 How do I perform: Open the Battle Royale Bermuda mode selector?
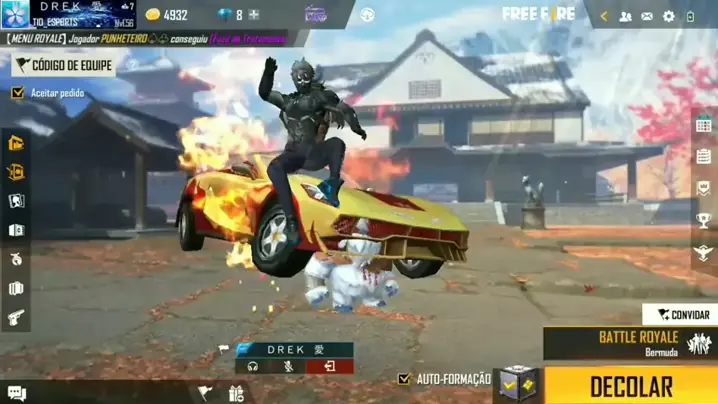(x=630, y=343)
